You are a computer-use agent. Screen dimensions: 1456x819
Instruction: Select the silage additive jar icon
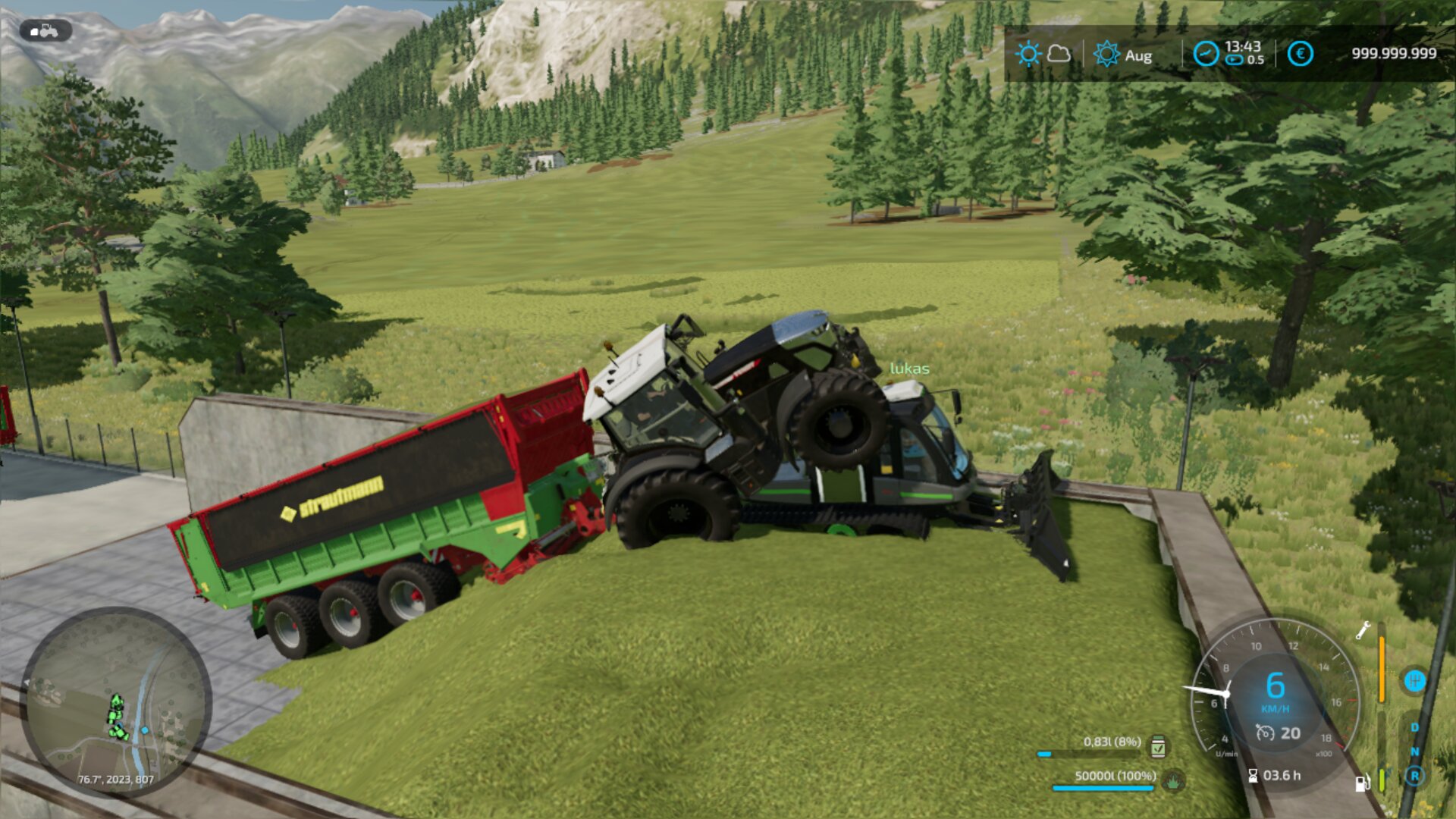click(1158, 746)
